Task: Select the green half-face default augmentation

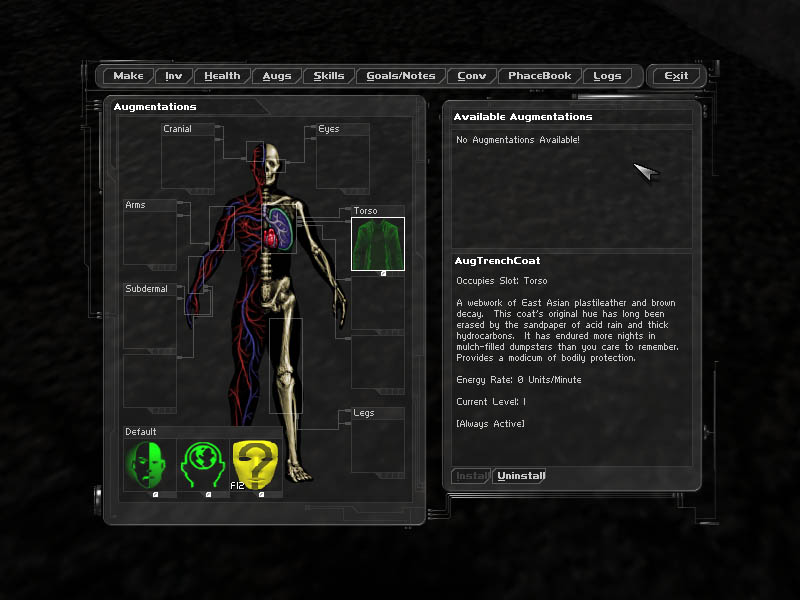Action: (x=149, y=465)
